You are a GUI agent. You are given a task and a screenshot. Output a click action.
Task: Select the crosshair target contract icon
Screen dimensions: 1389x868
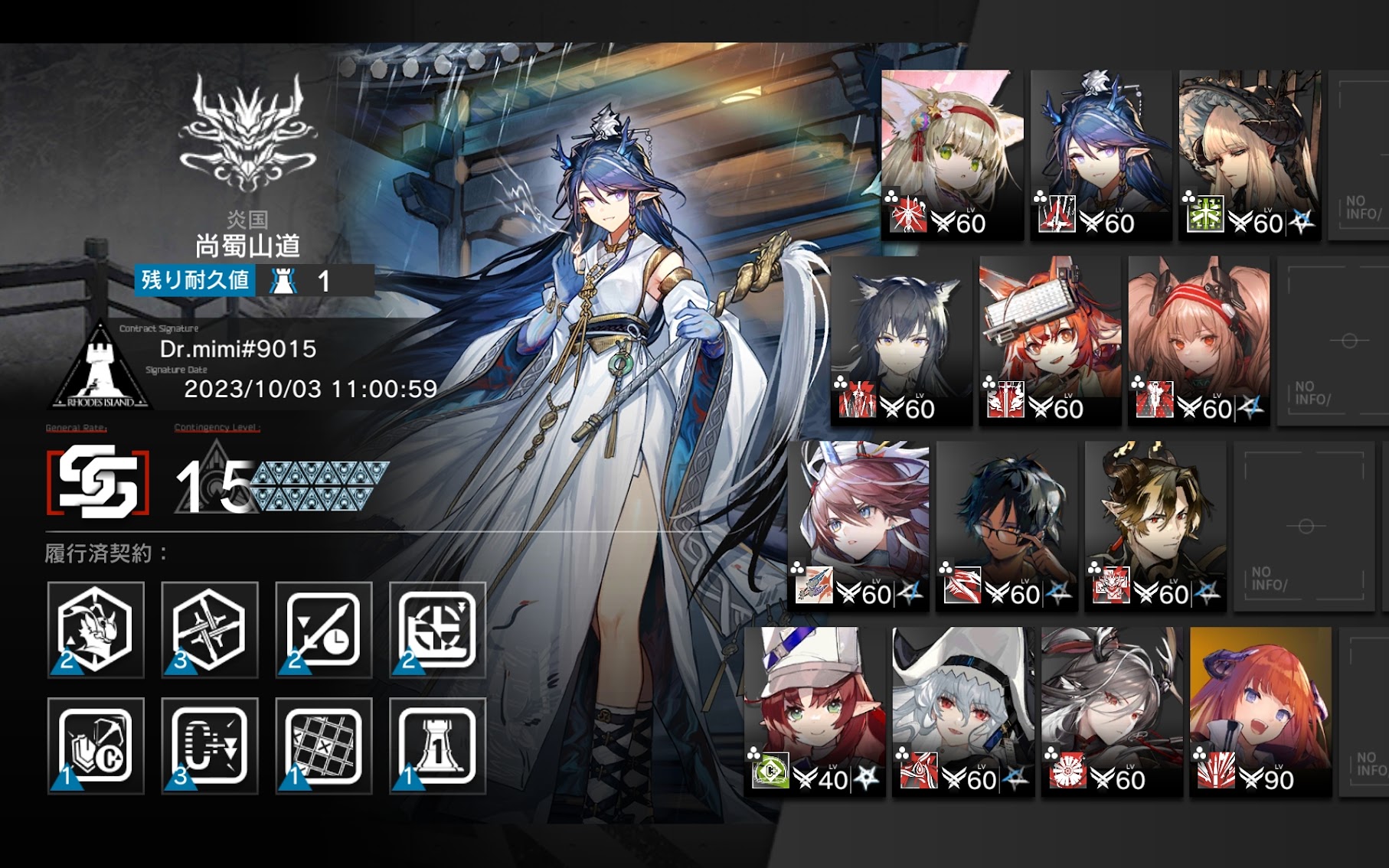(x=437, y=629)
